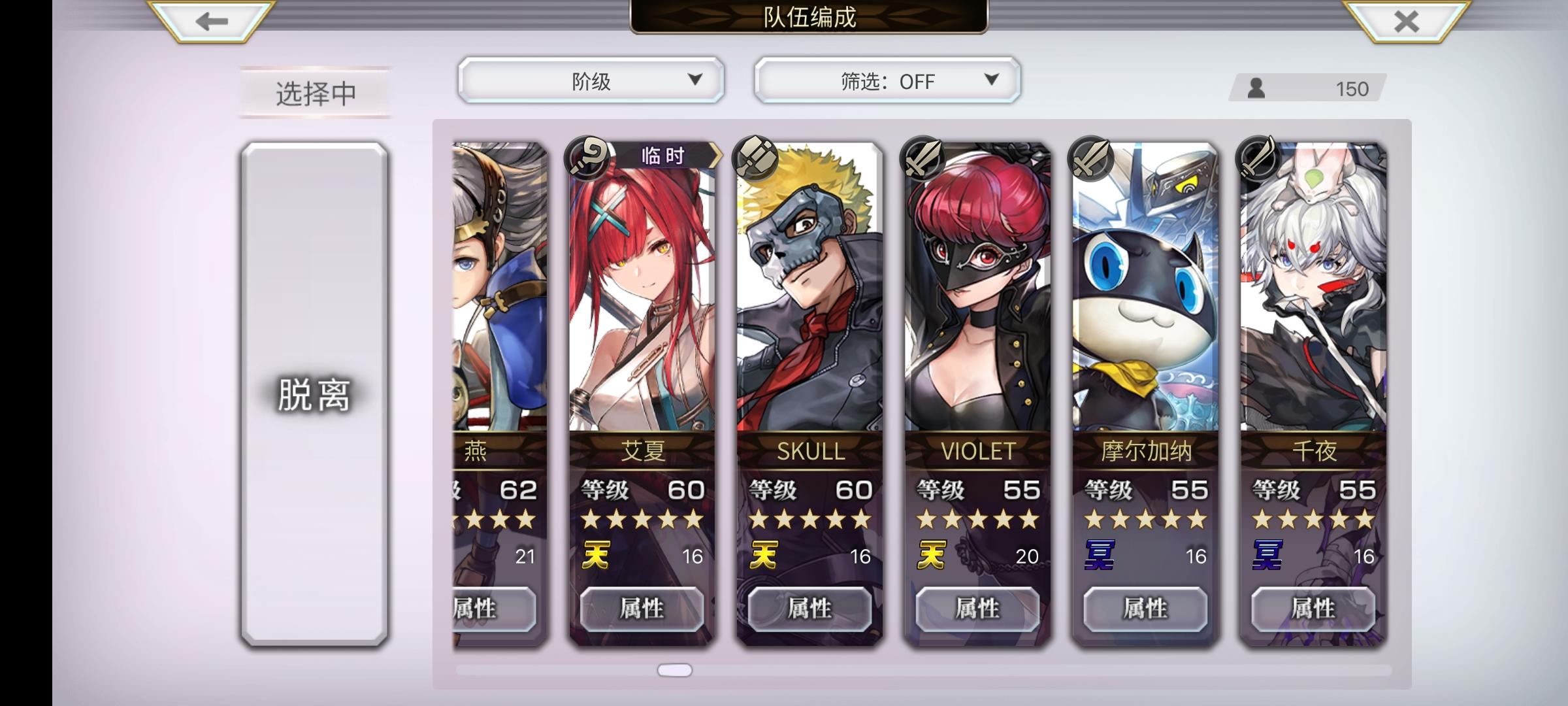Click the 临时 banner on 艾夏's card
Screen dimensions: 1568x706
tap(662, 156)
